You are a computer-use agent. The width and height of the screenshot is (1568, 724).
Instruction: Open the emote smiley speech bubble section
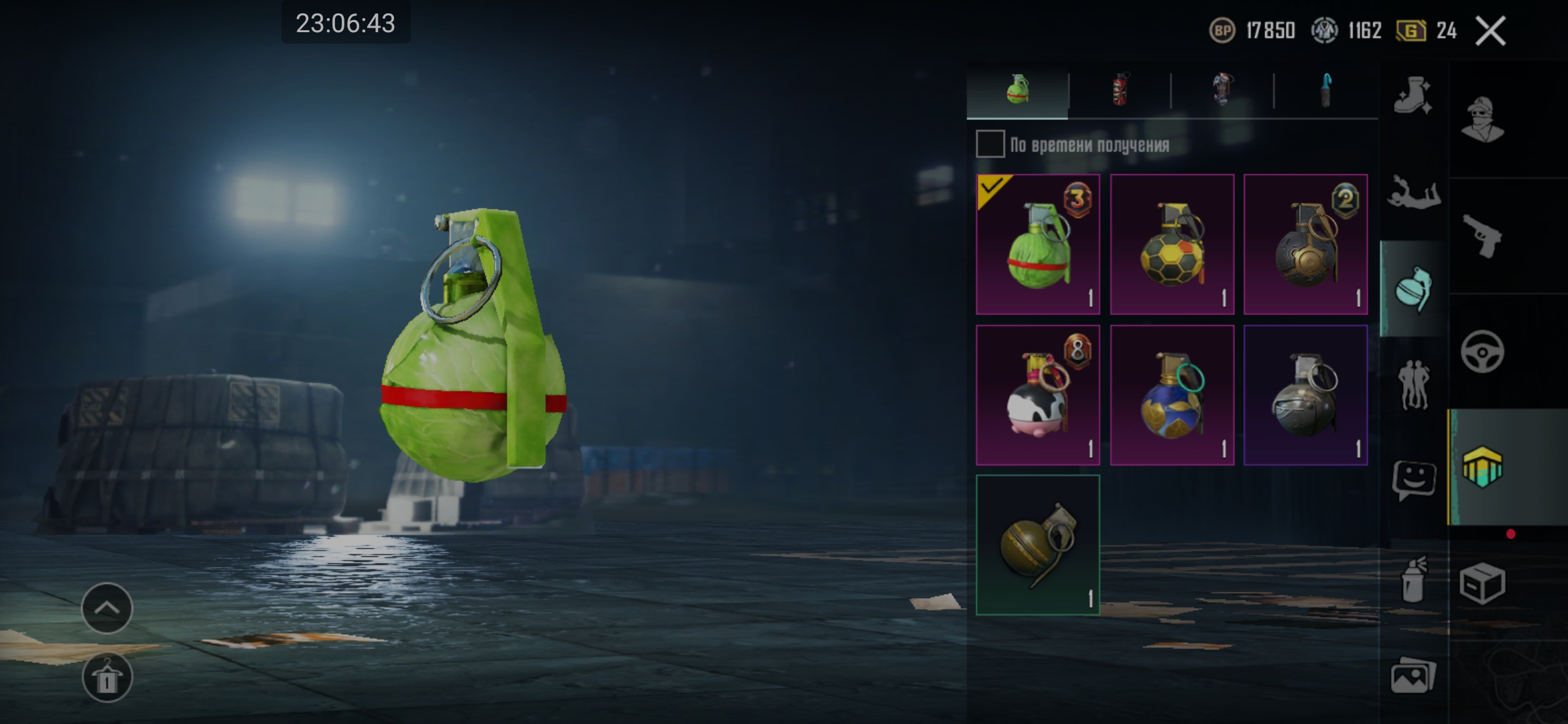pyautogui.click(x=1414, y=480)
